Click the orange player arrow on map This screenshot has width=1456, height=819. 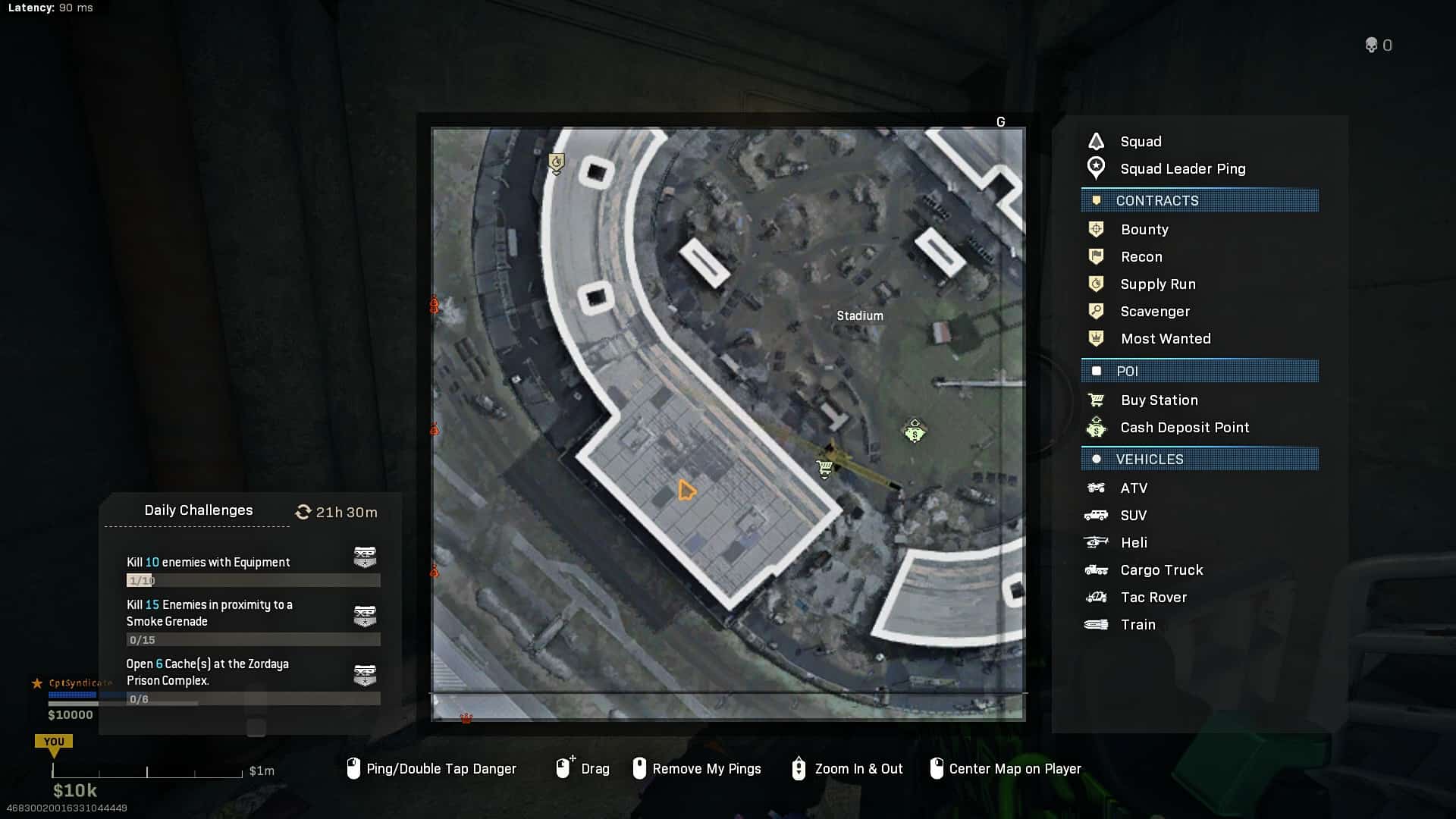pyautogui.click(x=686, y=491)
